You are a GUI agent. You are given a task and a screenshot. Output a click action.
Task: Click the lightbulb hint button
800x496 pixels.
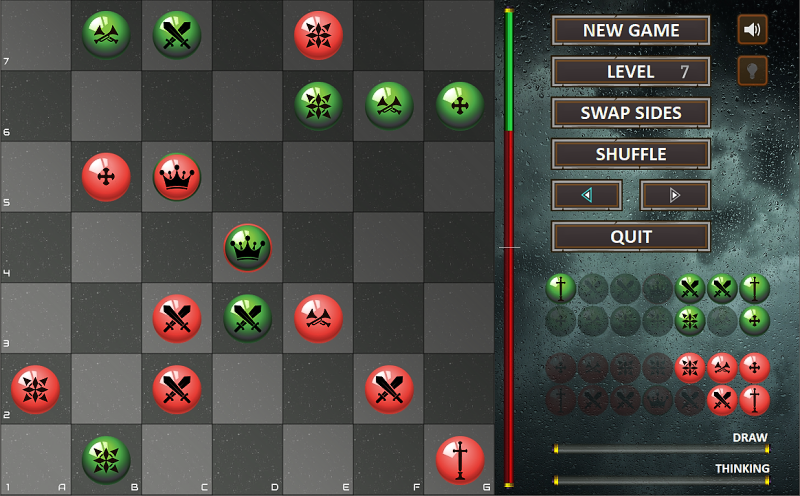(x=752, y=71)
